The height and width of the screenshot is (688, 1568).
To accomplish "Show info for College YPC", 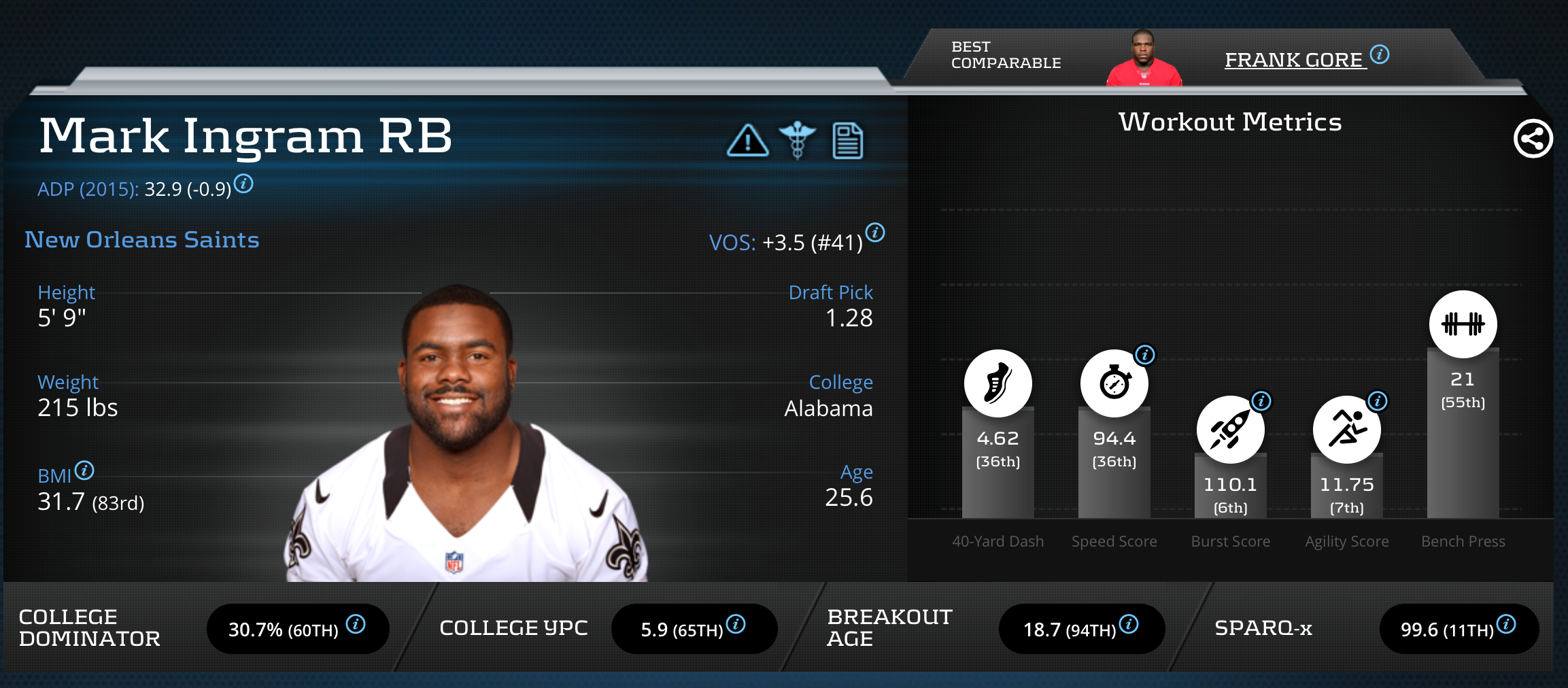I will coord(736,624).
